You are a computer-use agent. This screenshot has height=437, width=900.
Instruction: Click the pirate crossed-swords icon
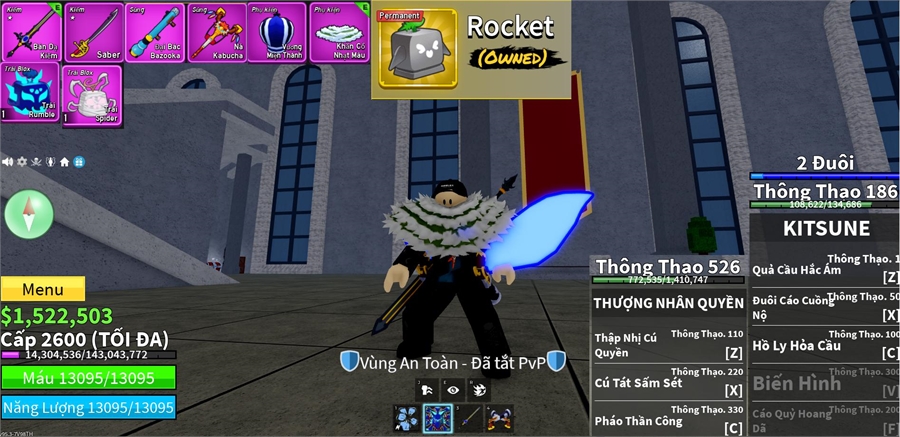[x=36, y=161]
